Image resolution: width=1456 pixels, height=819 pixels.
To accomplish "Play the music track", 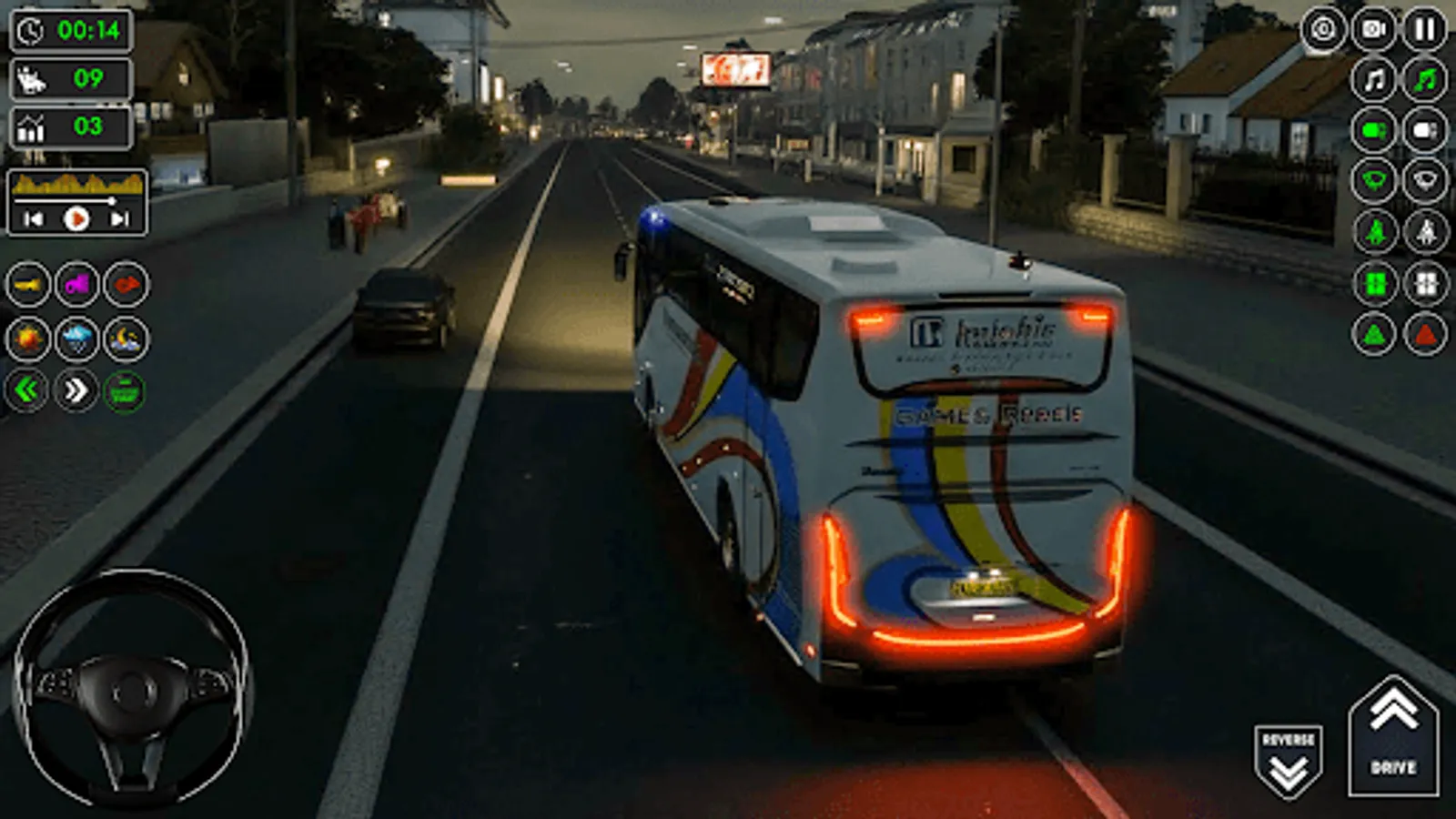I will 77,217.
